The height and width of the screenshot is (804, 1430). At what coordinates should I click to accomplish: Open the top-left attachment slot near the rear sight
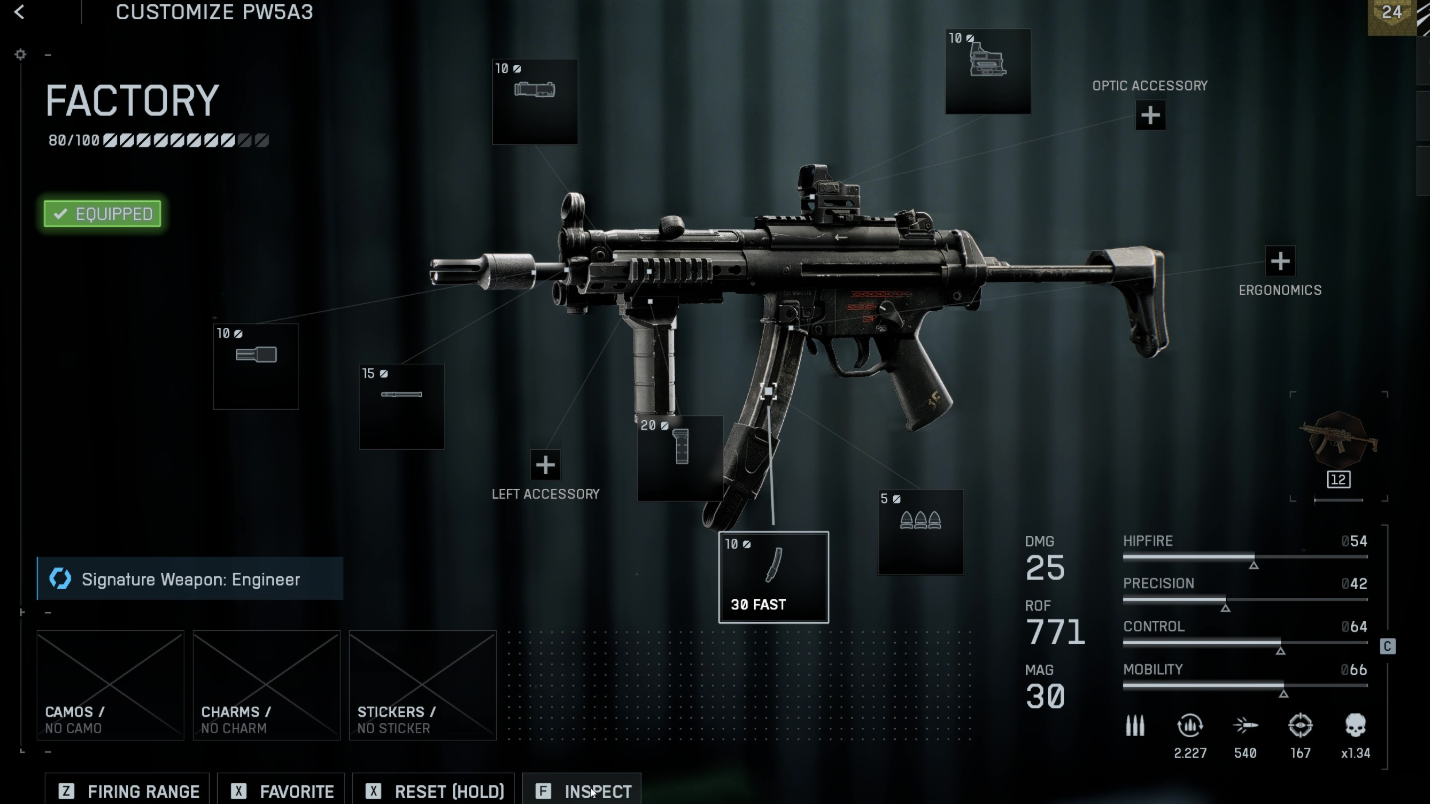click(535, 101)
